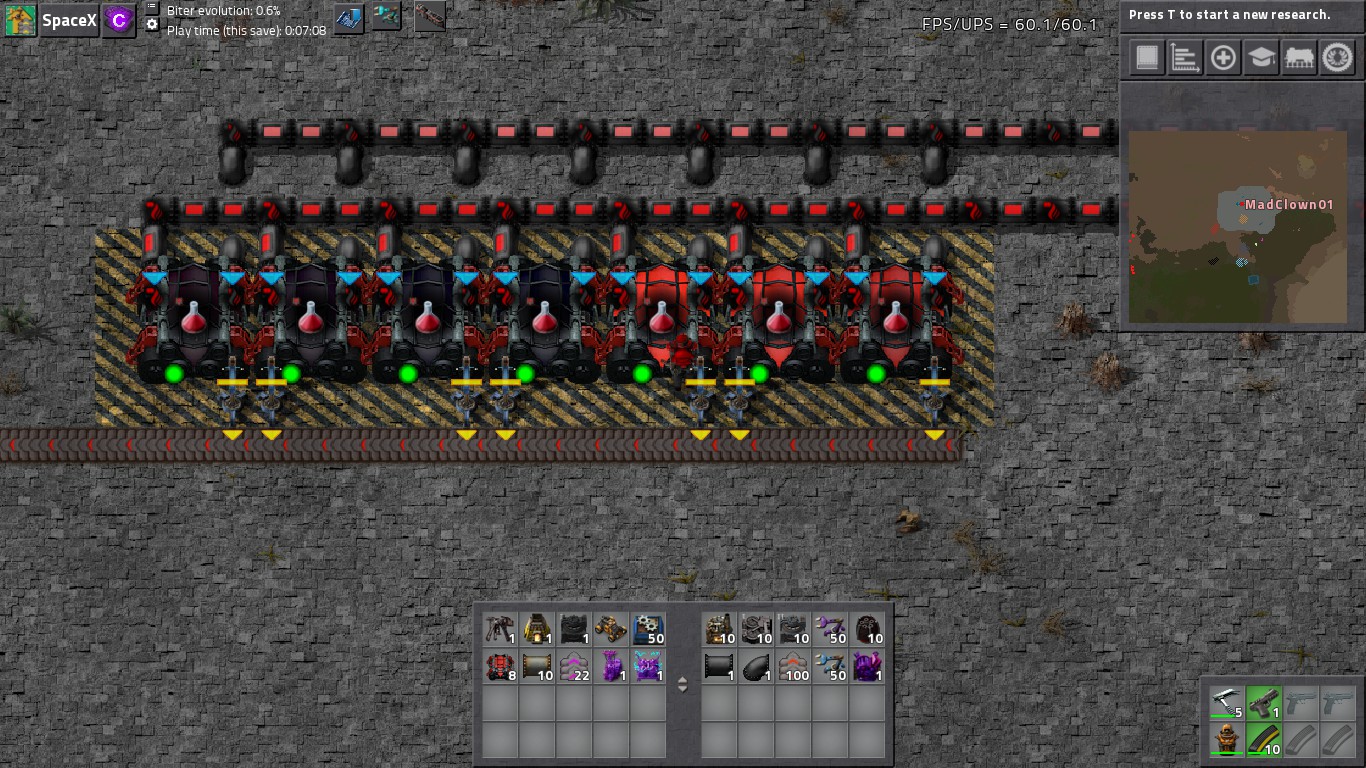Click the SpaceX button

[x=68, y=20]
